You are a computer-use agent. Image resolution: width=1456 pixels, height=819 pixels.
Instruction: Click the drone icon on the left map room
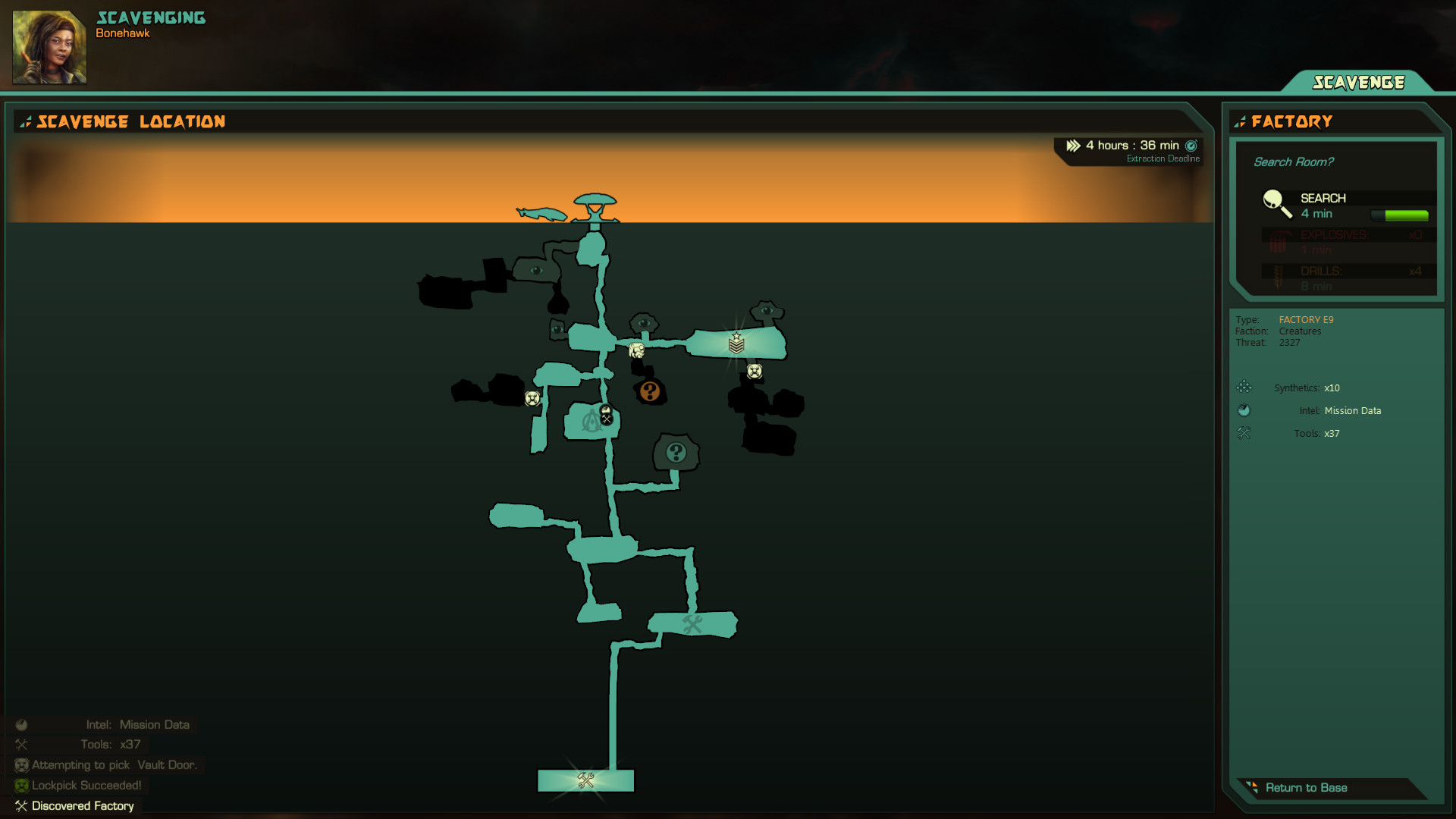[x=532, y=397]
